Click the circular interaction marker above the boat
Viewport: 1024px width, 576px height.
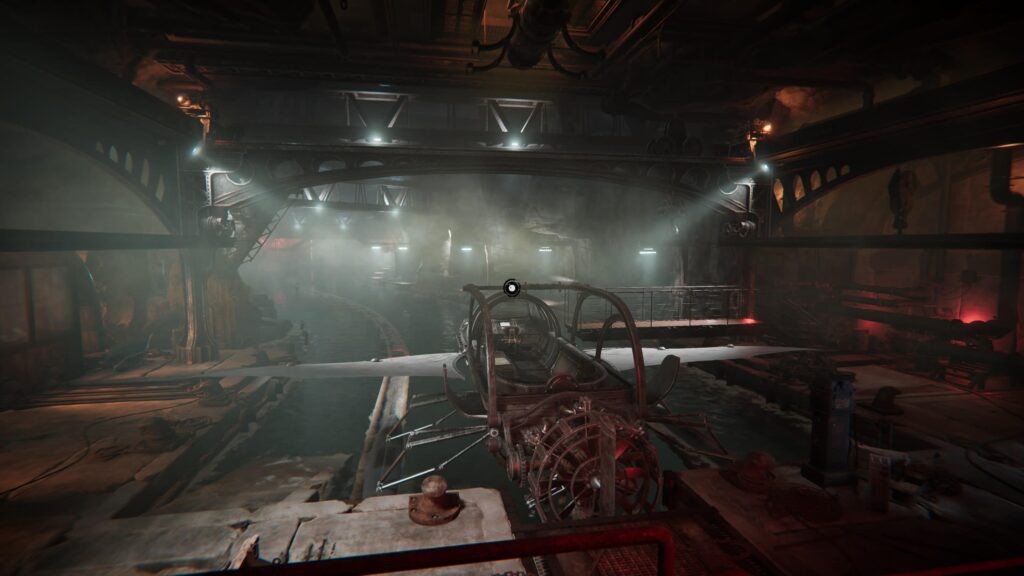tap(512, 287)
